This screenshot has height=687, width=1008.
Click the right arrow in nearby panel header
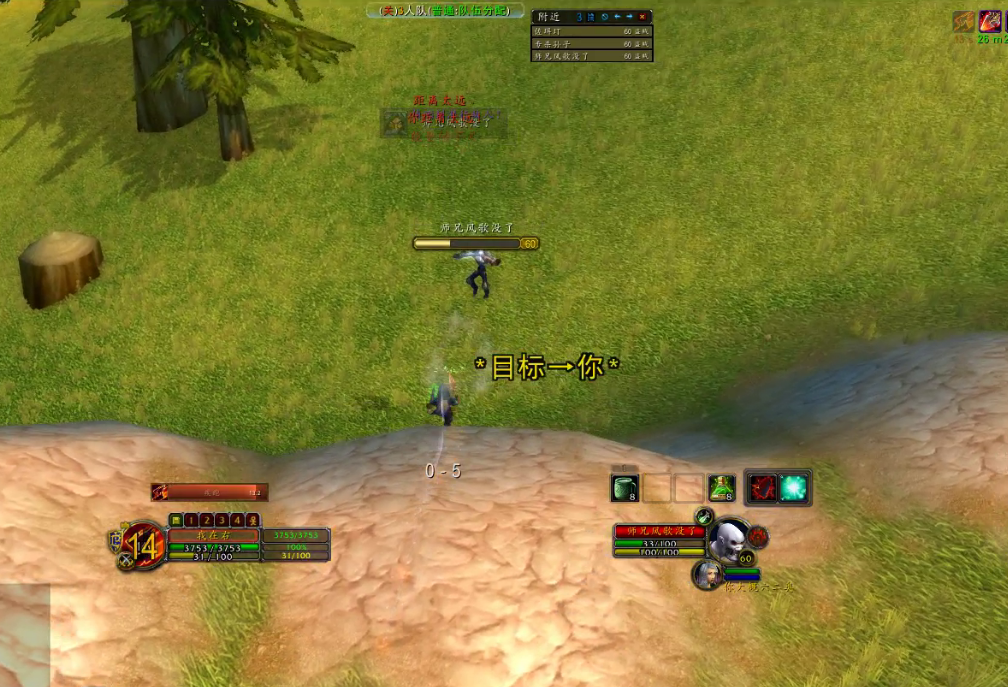[629, 17]
